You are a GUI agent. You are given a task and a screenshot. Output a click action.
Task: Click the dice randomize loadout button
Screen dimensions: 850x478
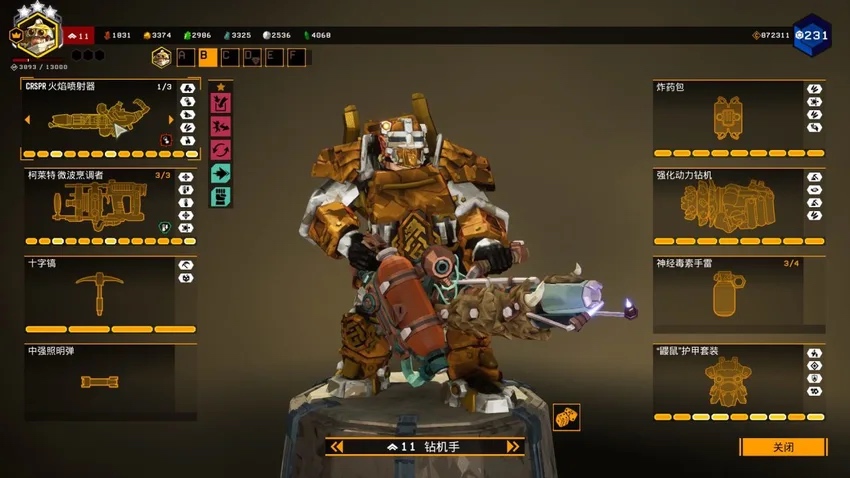(x=566, y=417)
